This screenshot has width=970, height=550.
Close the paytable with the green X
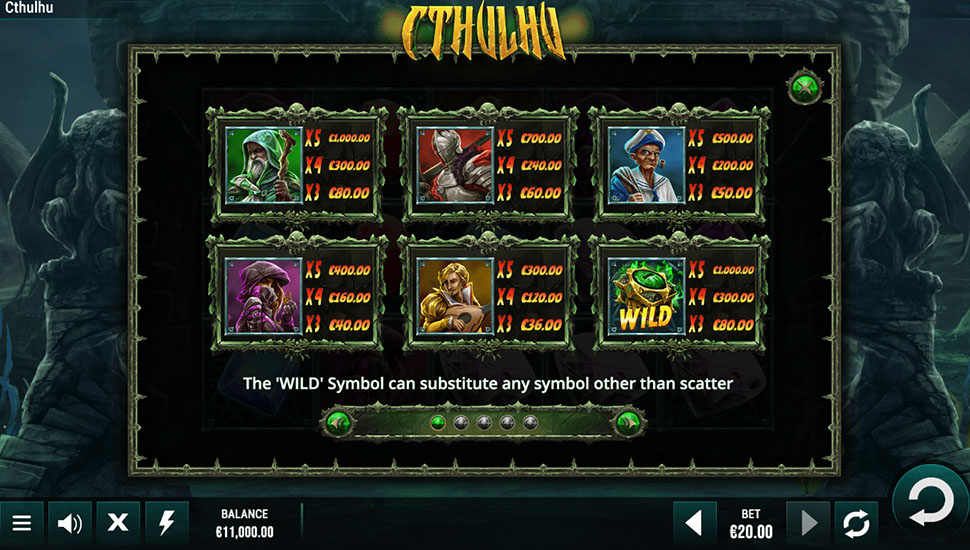point(802,87)
